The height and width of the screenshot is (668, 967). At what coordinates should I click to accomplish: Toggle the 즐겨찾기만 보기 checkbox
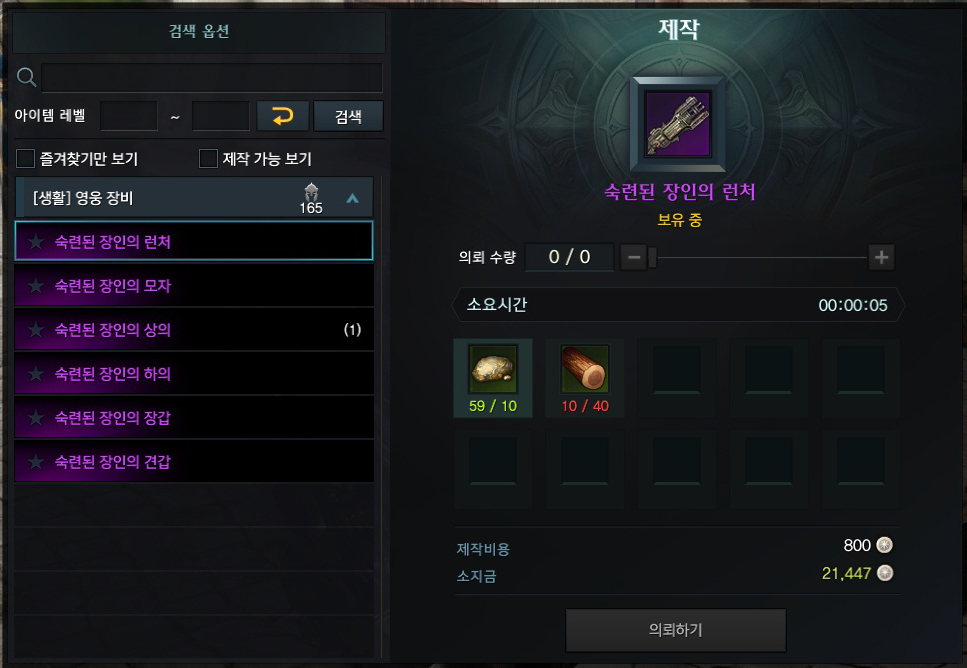[26, 159]
